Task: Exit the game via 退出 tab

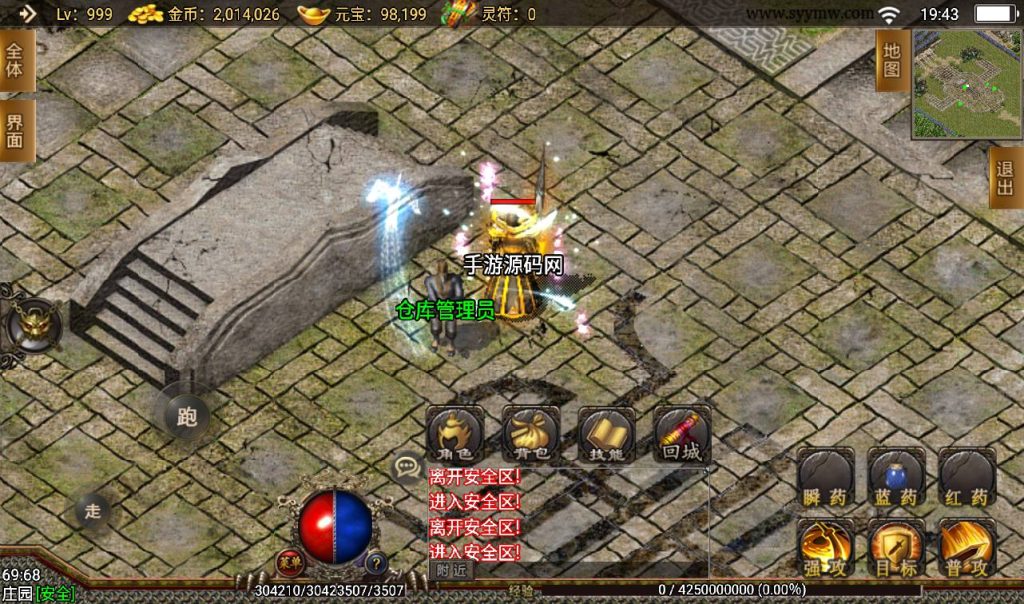Action: click(1005, 178)
